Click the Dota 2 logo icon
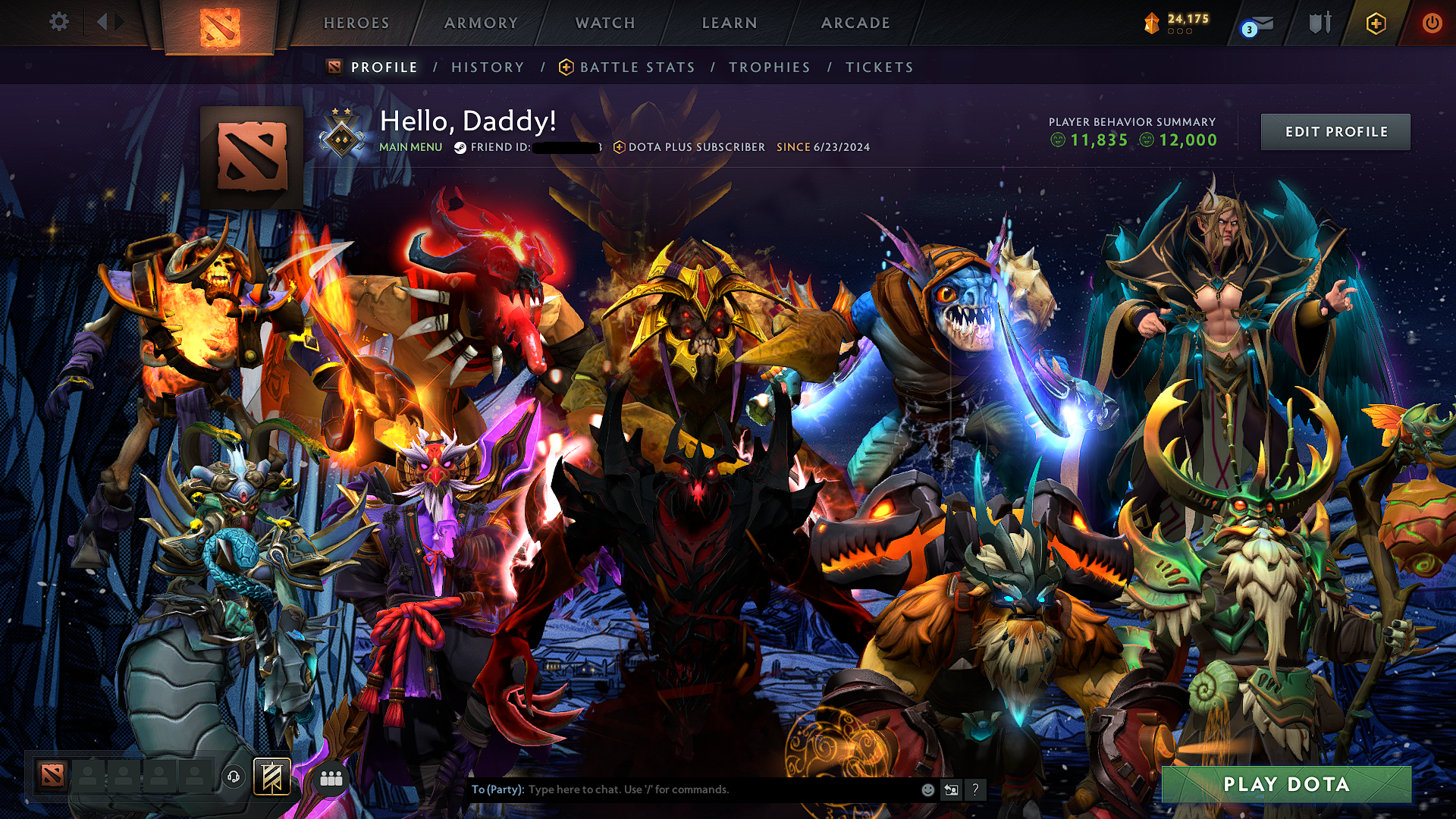This screenshot has height=819, width=1456. click(220, 24)
